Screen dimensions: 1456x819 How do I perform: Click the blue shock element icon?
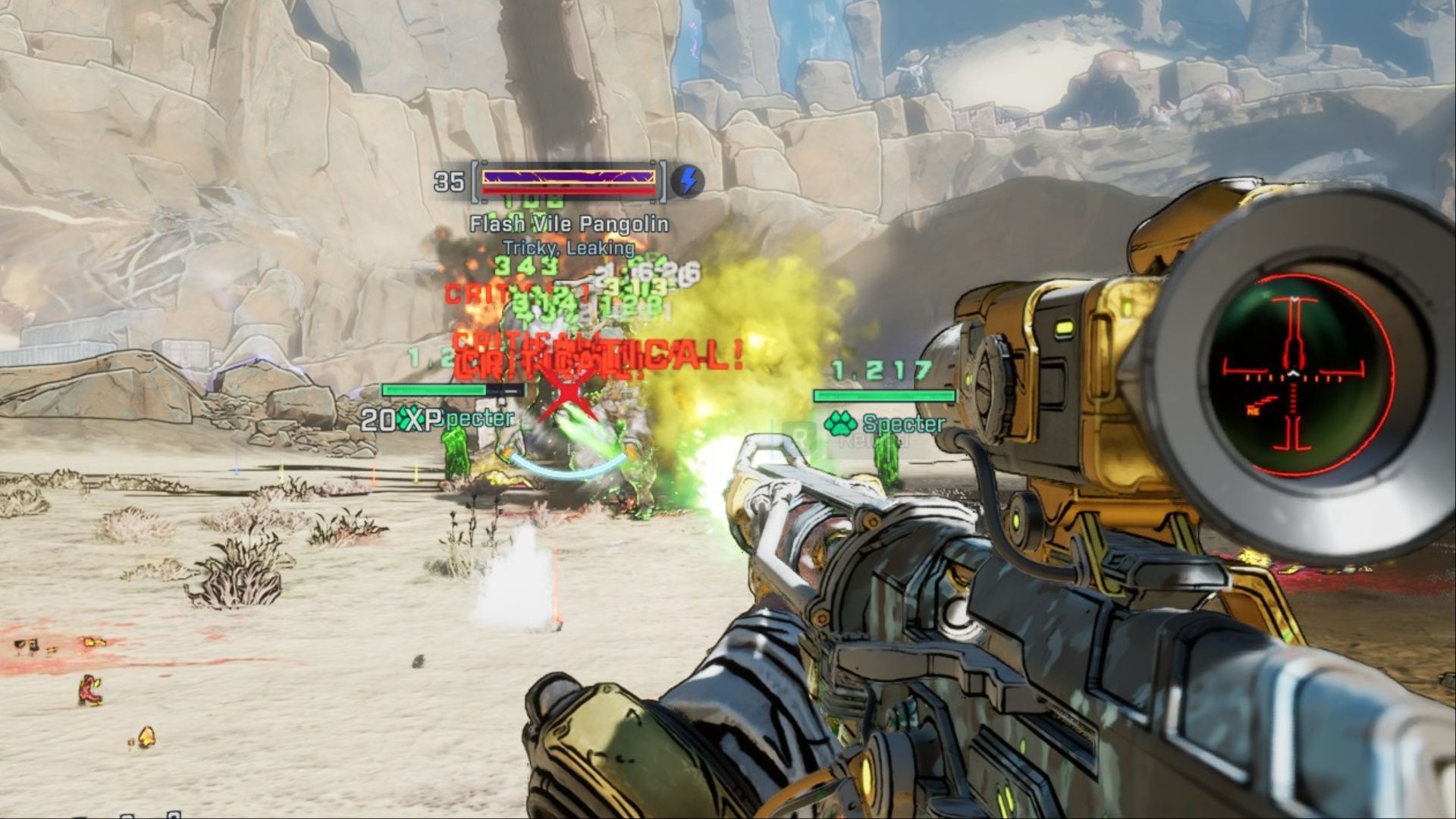[688, 182]
